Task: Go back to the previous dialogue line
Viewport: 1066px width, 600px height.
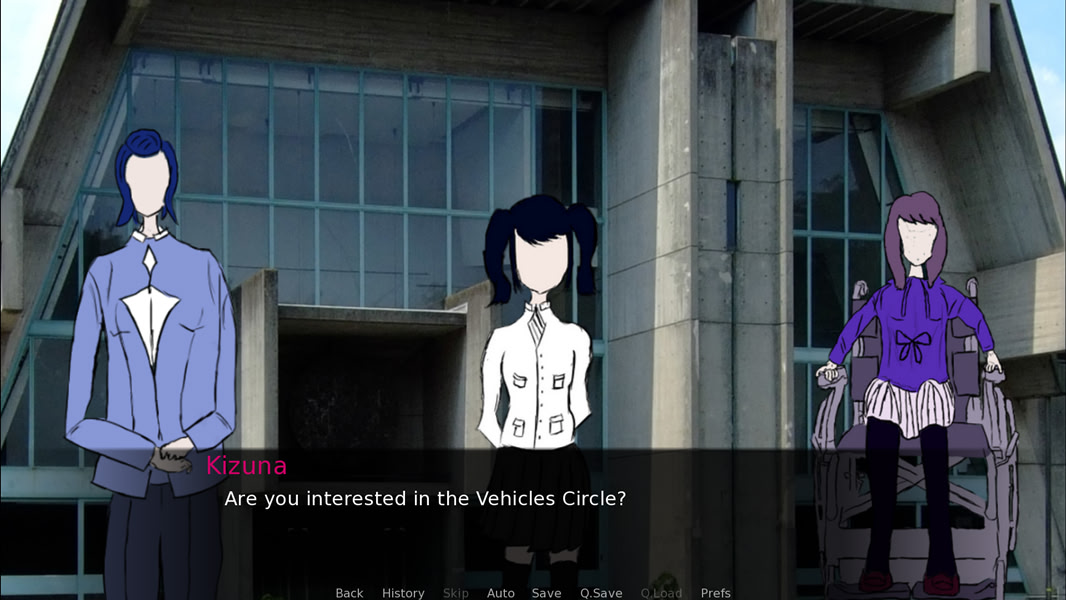Action: (349, 593)
